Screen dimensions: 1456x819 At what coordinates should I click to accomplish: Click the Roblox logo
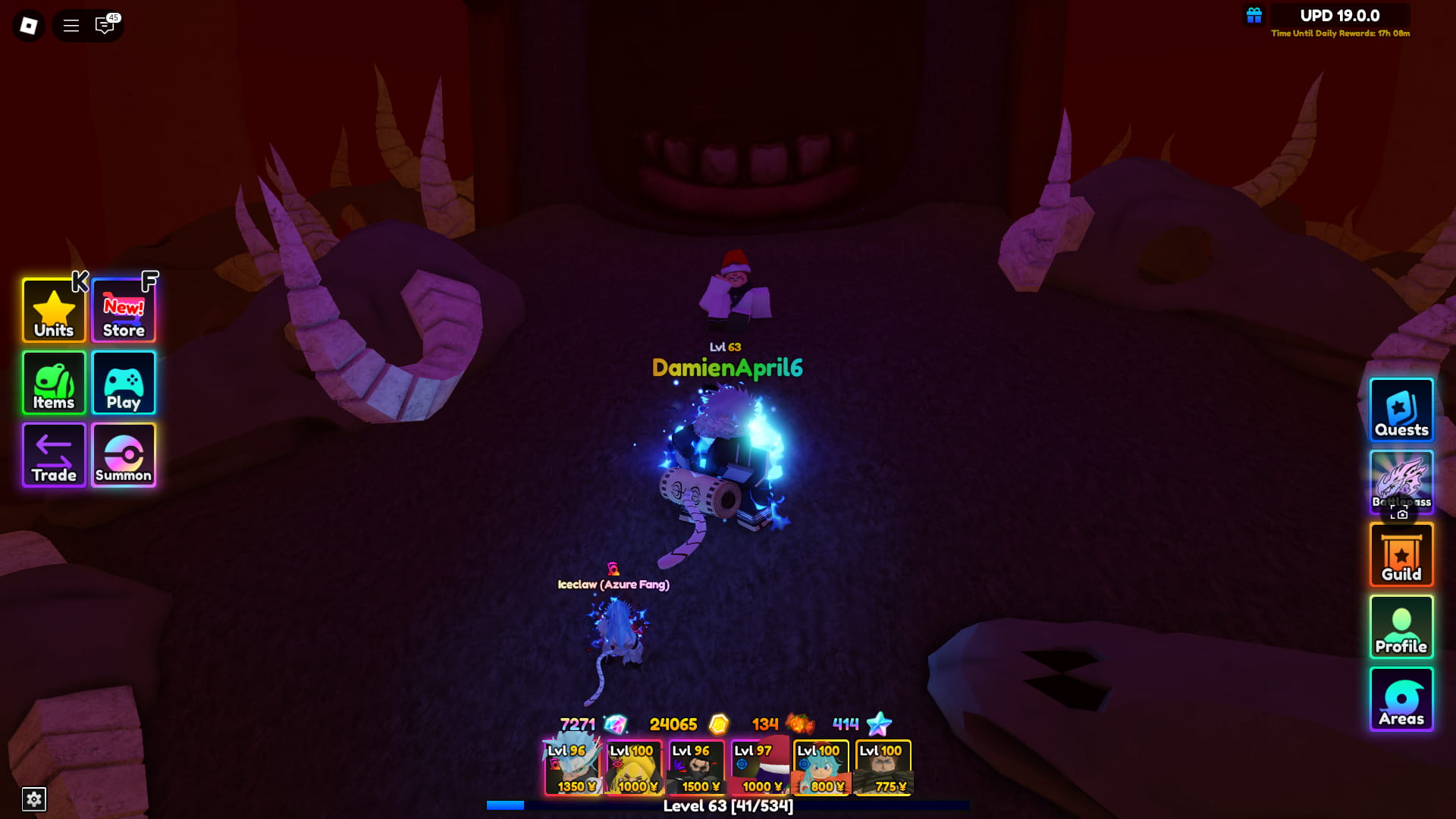(x=28, y=25)
